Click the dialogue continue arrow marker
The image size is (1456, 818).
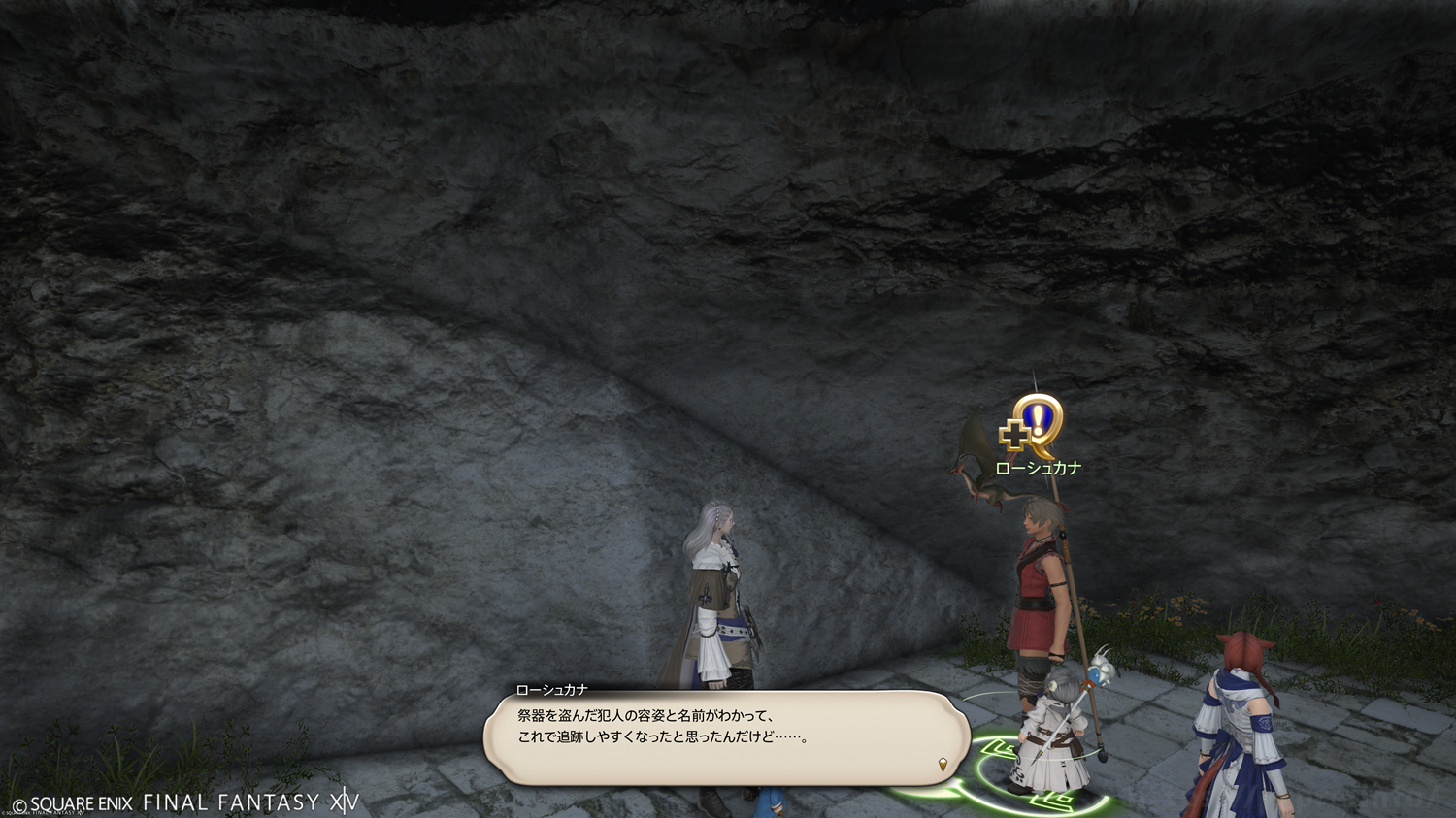943,765
